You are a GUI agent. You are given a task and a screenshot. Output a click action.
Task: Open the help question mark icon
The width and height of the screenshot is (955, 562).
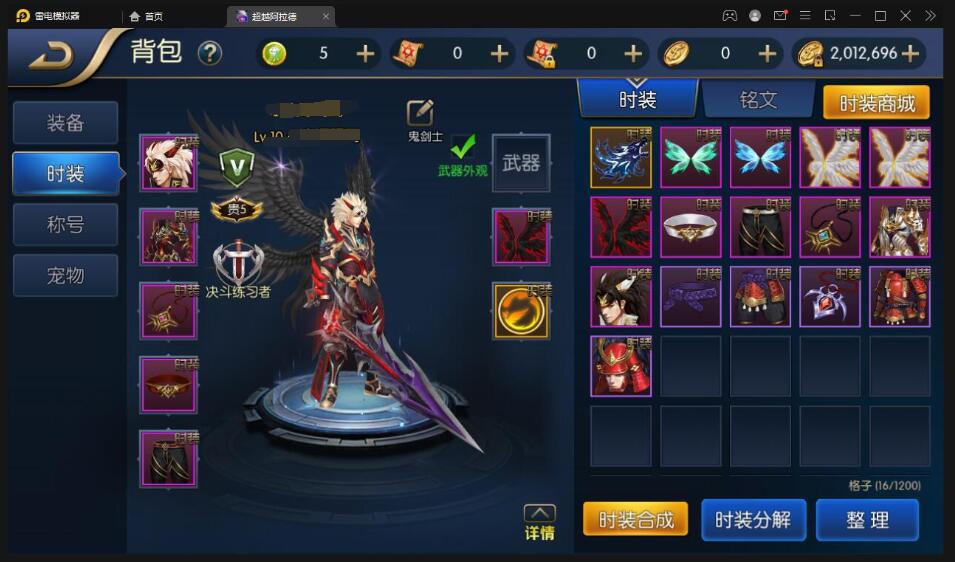[209, 53]
